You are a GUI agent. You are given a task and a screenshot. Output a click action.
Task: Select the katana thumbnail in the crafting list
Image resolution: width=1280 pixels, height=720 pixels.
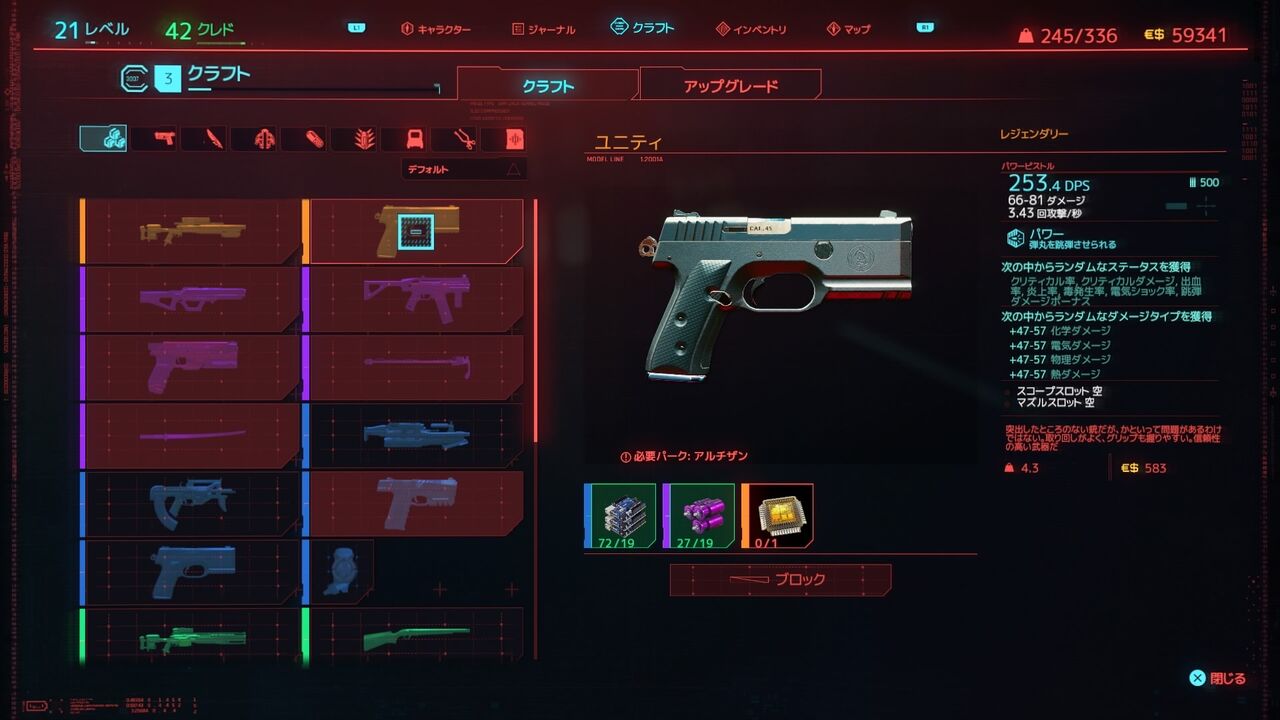point(190,434)
